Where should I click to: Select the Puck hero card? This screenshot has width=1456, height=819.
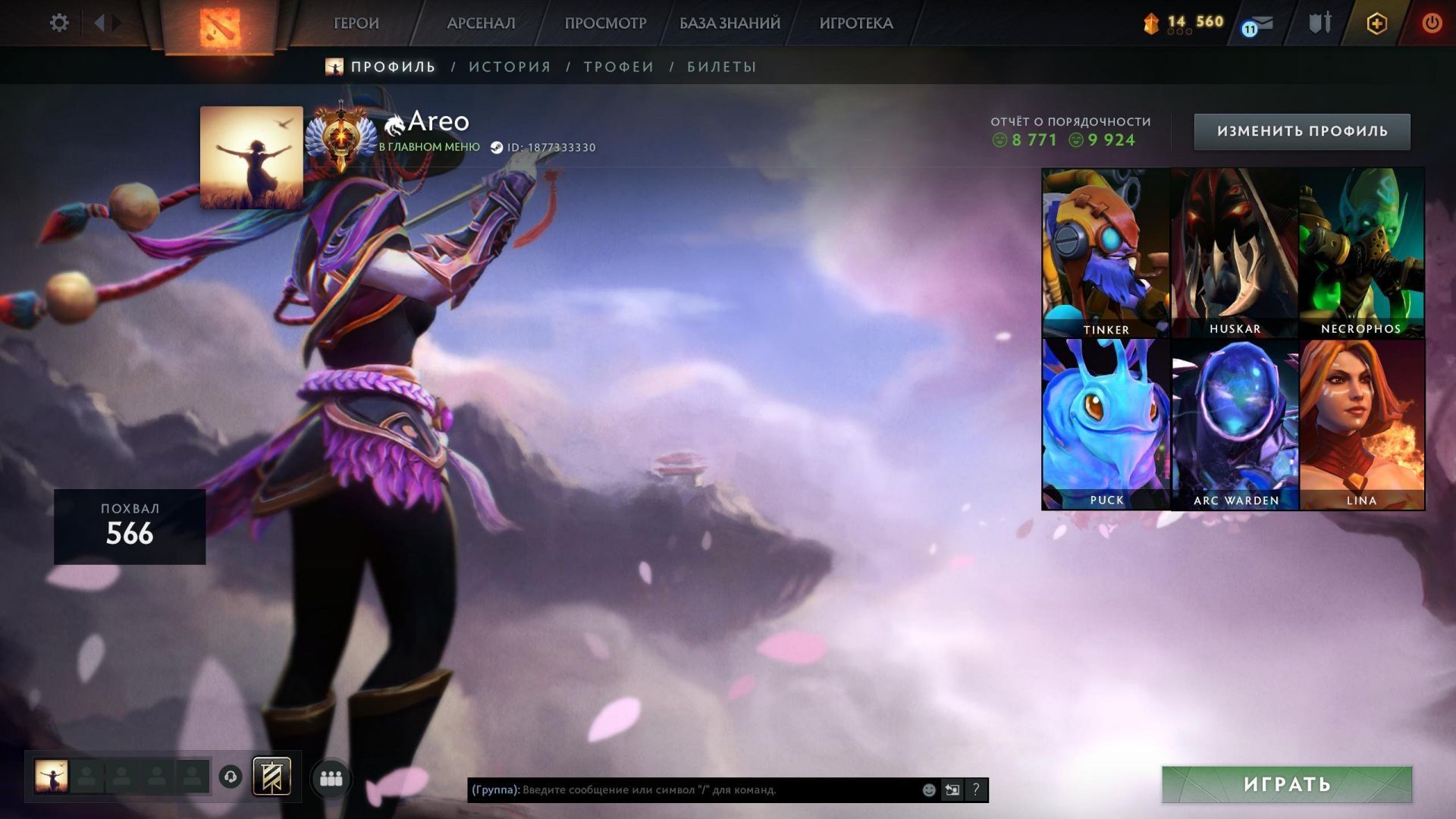1106,424
